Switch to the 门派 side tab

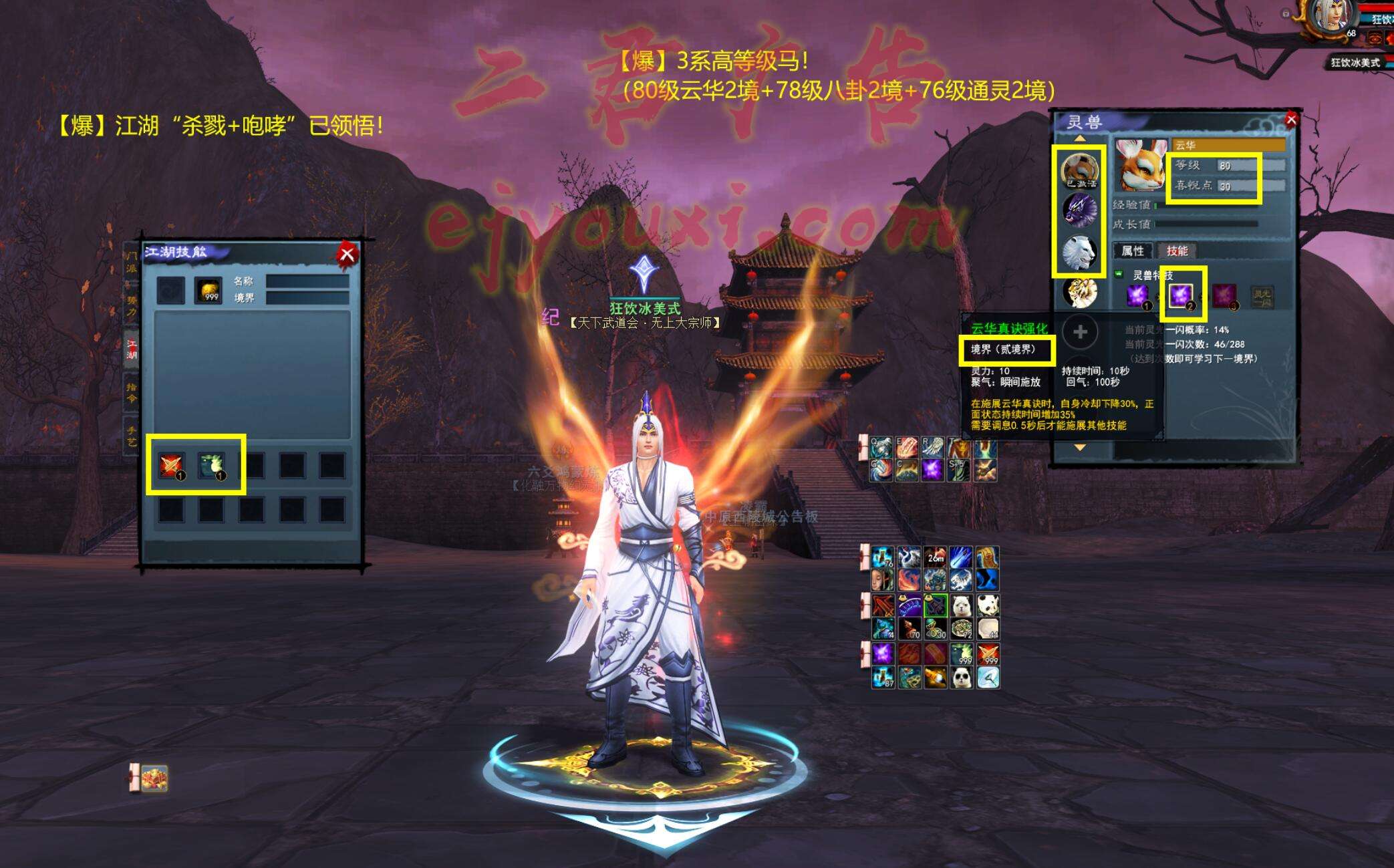pyautogui.click(x=132, y=262)
